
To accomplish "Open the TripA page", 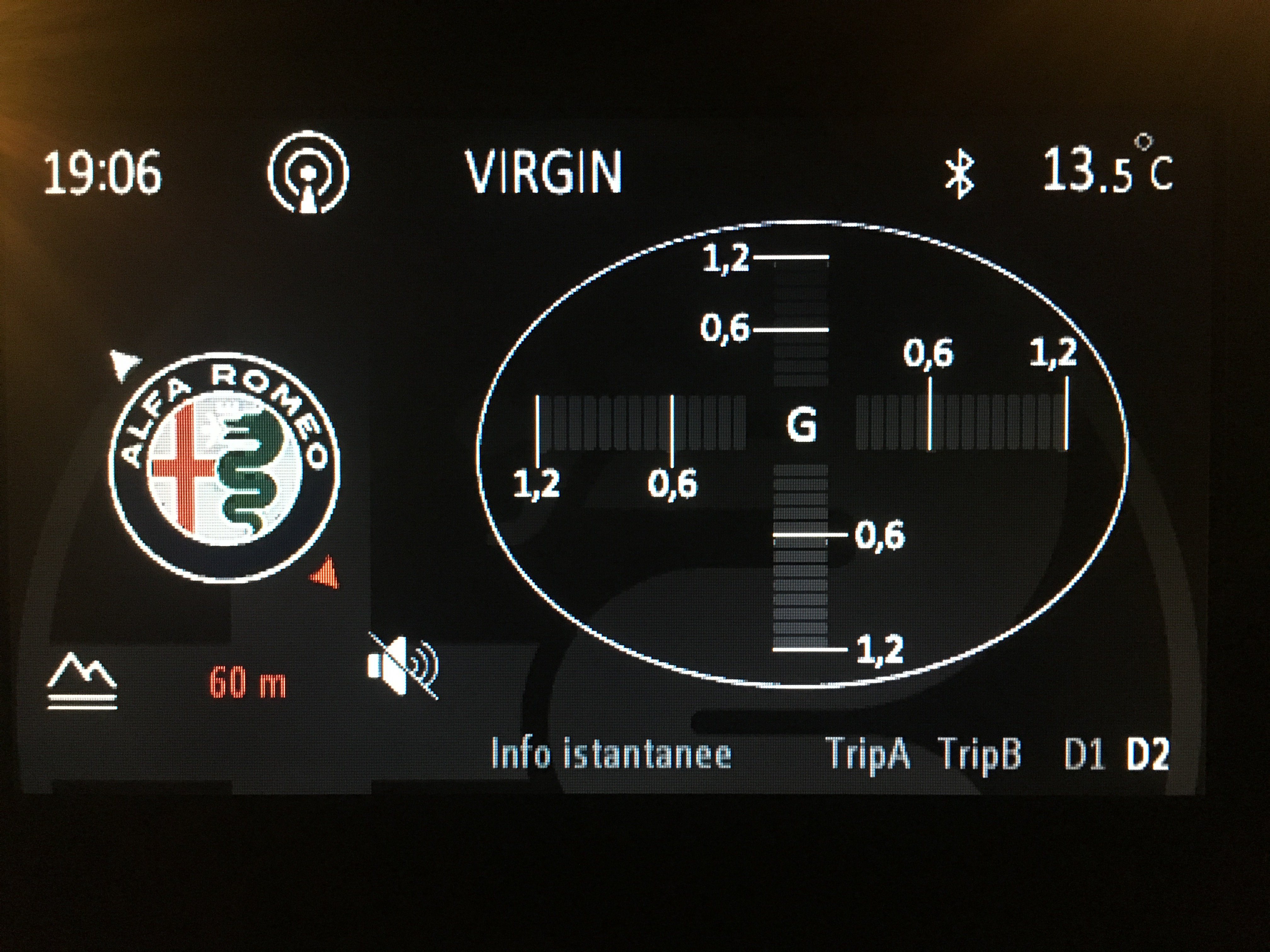I will tap(868, 753).
